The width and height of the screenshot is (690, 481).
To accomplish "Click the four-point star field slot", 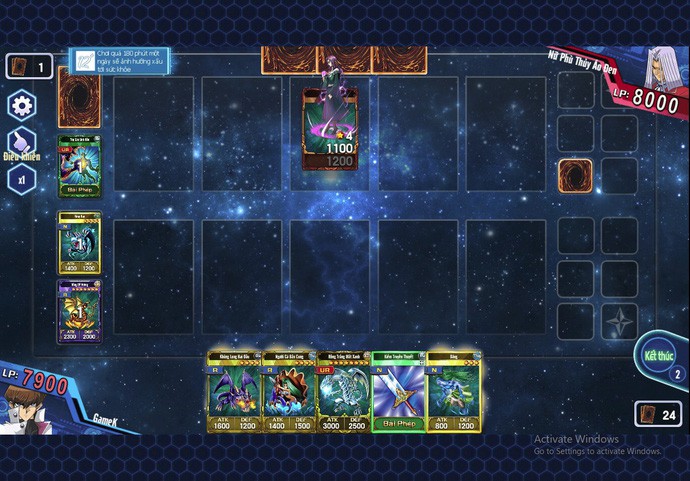I will [620, 321].
